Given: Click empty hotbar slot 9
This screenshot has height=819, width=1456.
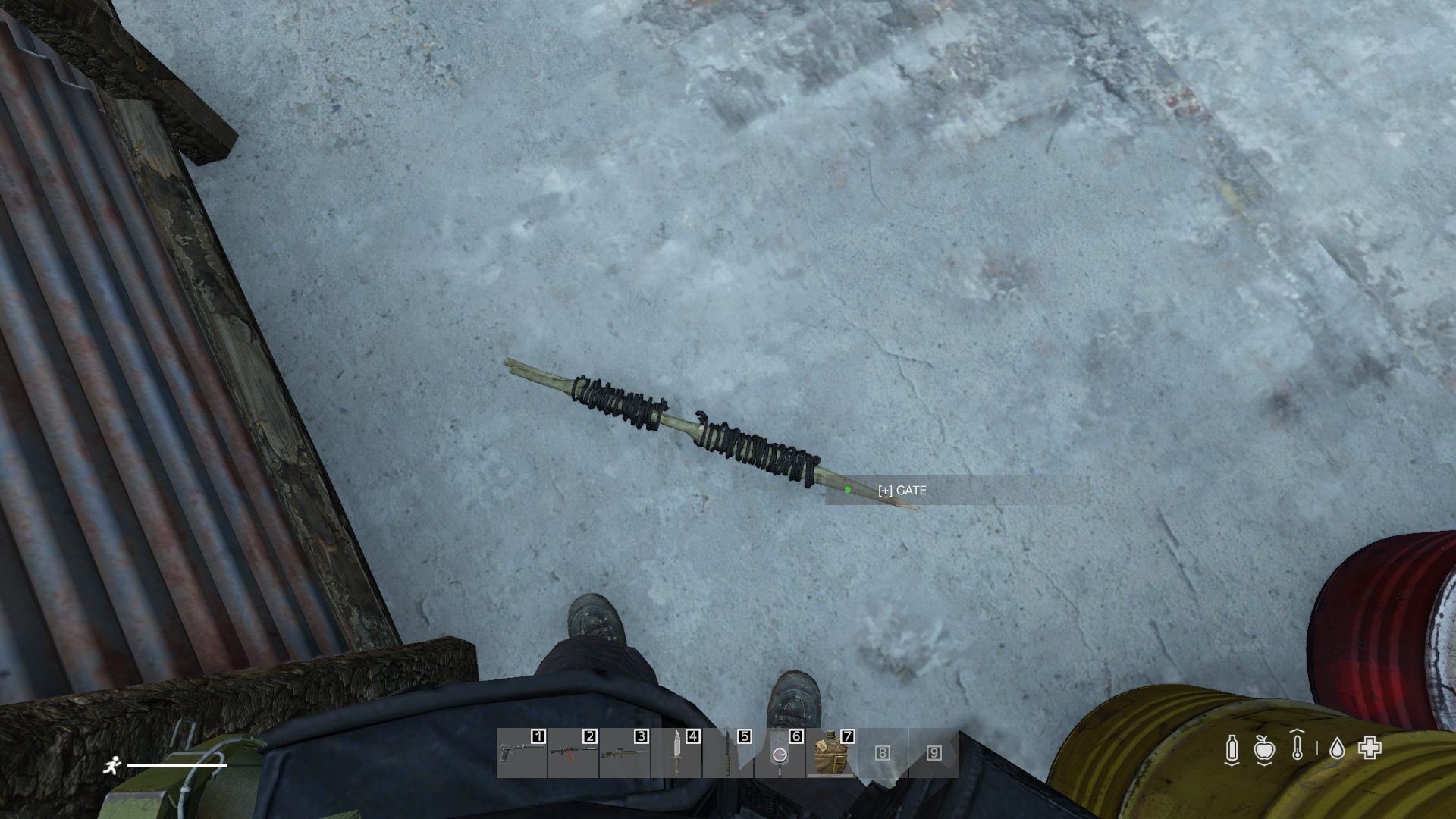Looking at the screenshot, I should 934,753.
